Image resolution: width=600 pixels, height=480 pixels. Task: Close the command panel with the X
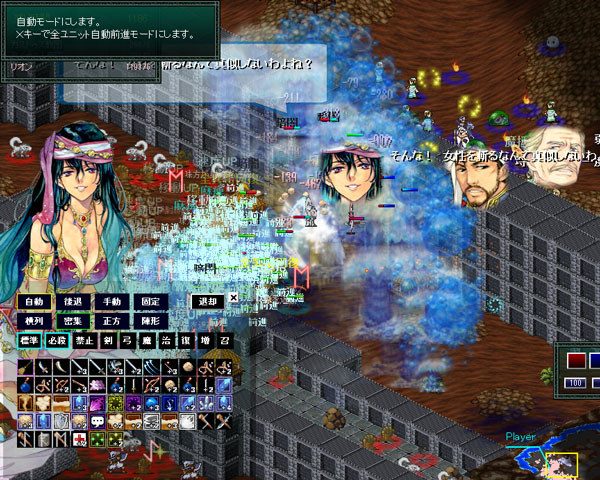[x=233, y=298]
